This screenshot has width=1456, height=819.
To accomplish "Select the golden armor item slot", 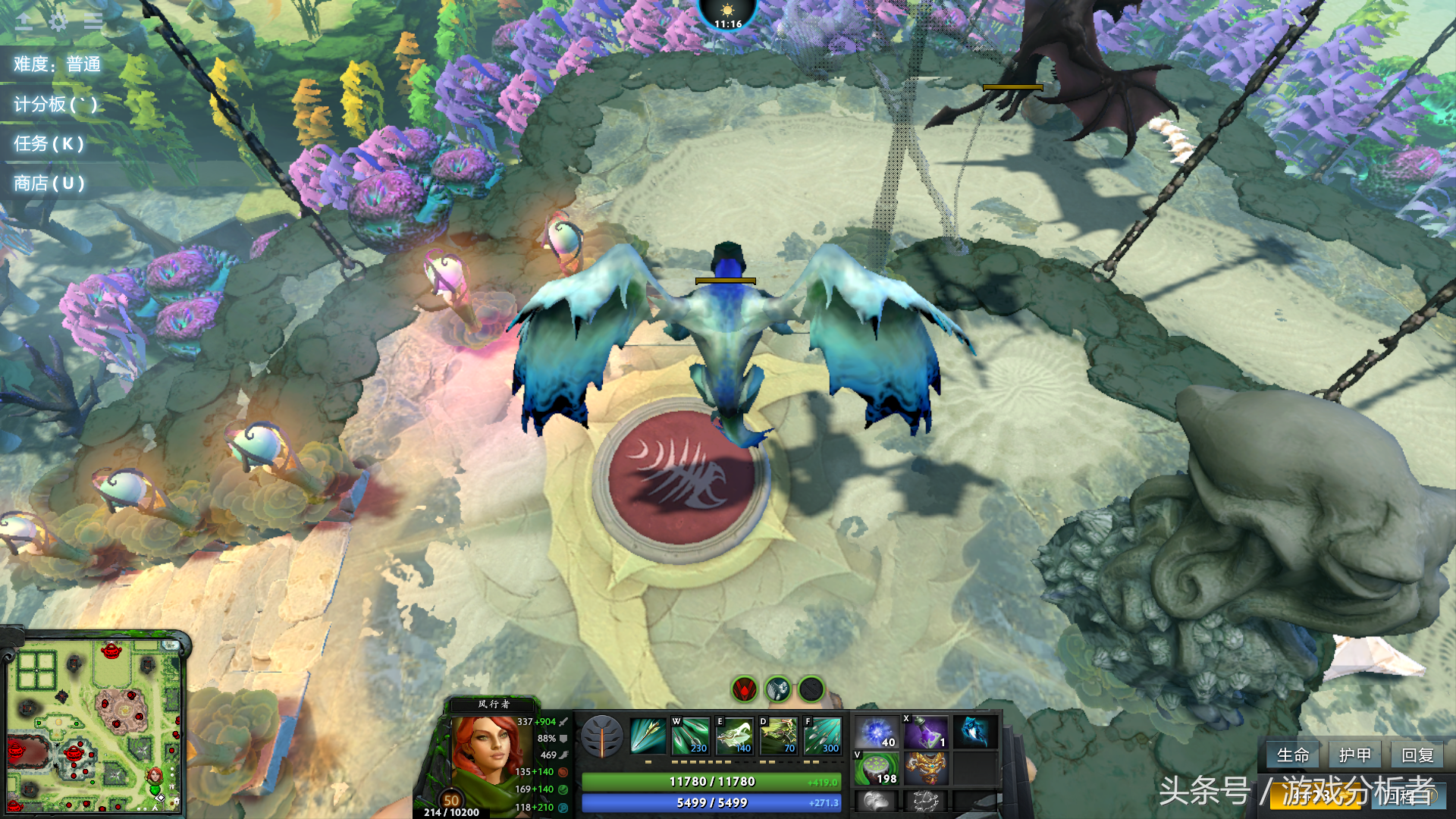I will [925, 768].
